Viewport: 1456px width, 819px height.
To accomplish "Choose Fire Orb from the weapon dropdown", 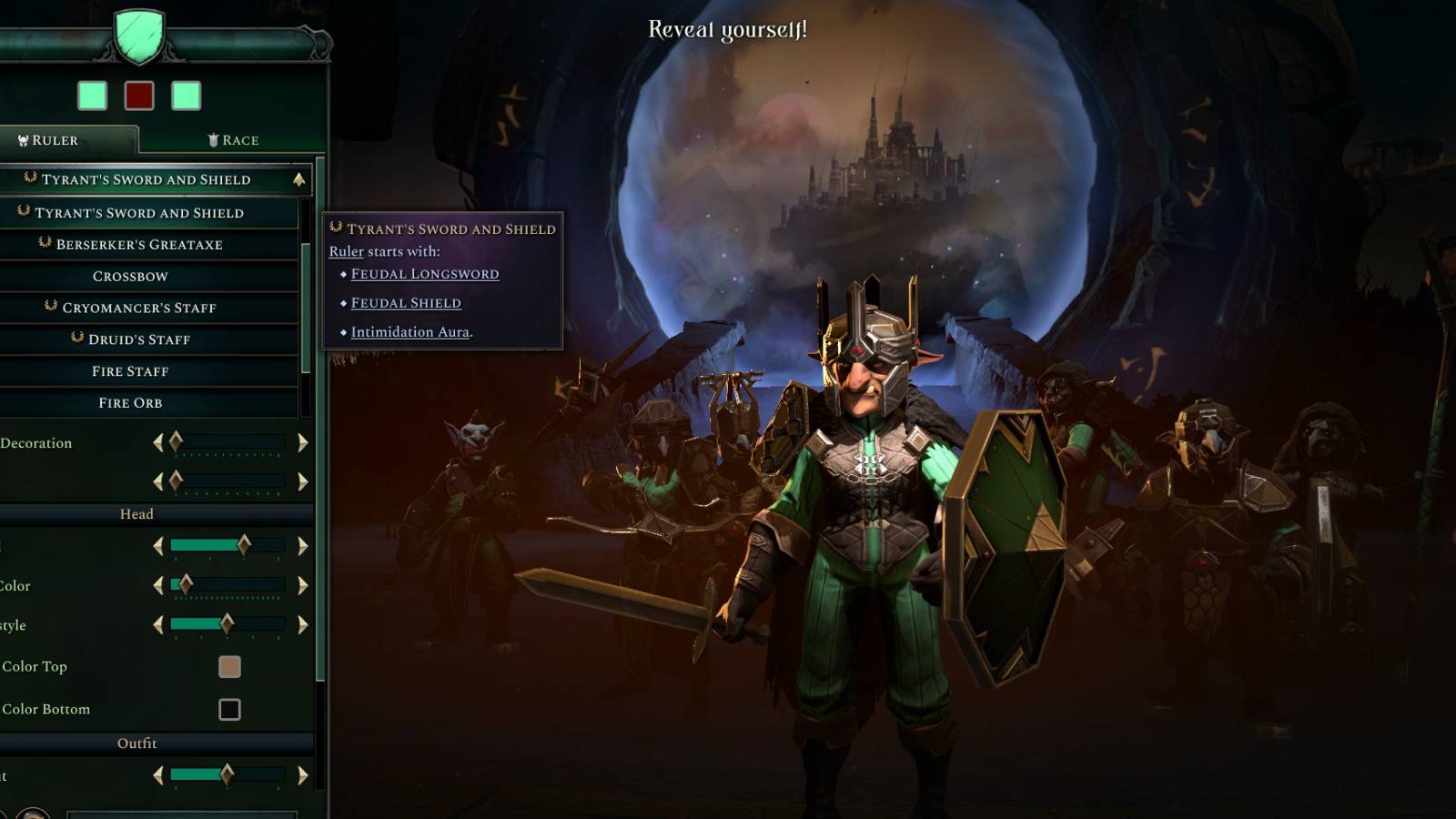I will pyautogui.click(x=129, y=402).
